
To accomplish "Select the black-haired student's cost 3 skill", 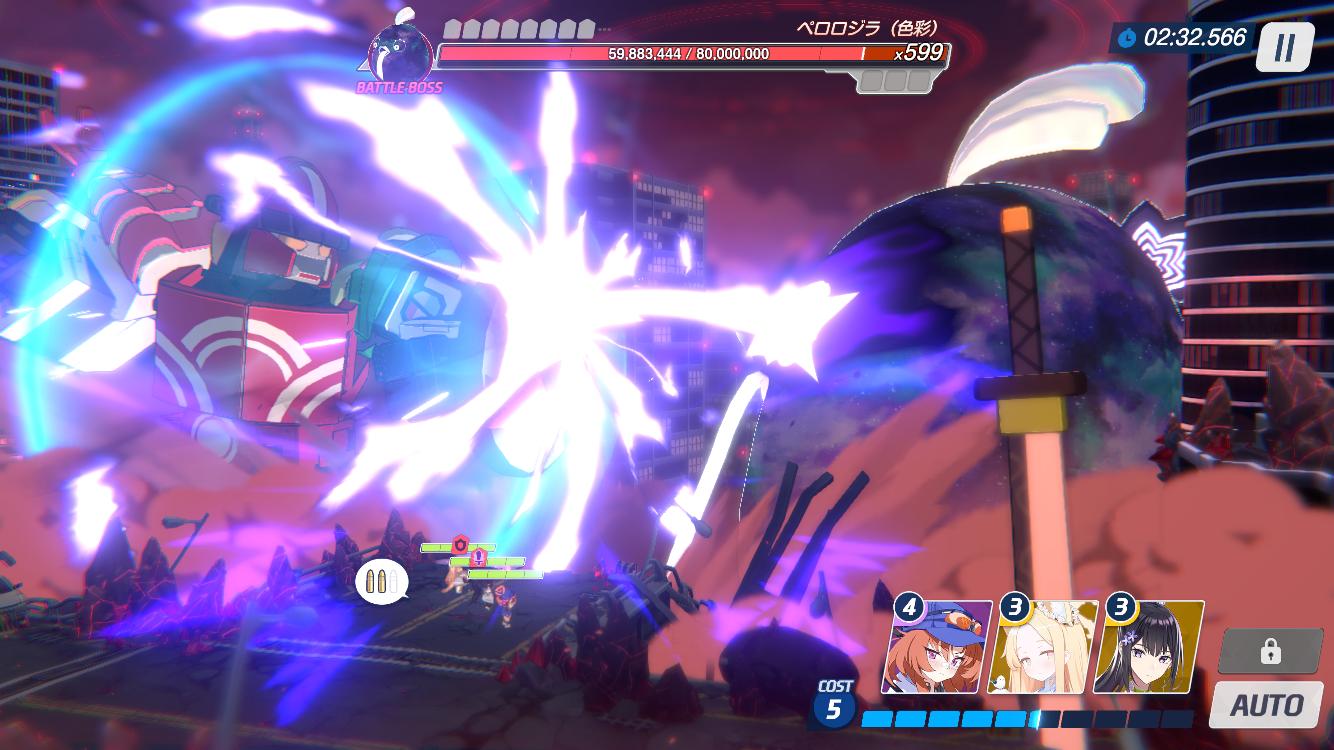I will (1148, 648).
